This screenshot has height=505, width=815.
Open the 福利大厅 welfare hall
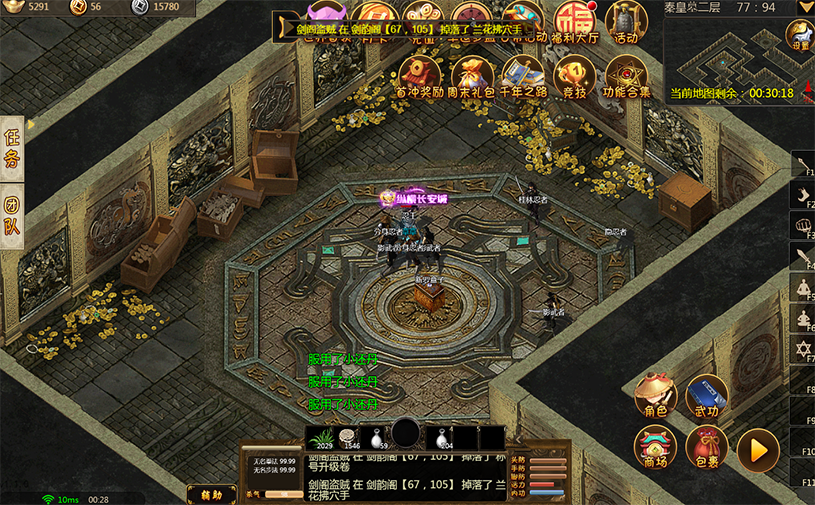click(578, 20)
